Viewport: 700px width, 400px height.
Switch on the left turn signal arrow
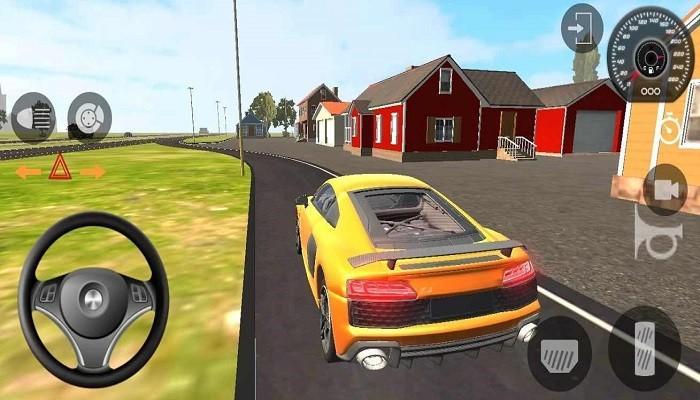[28, 172]
